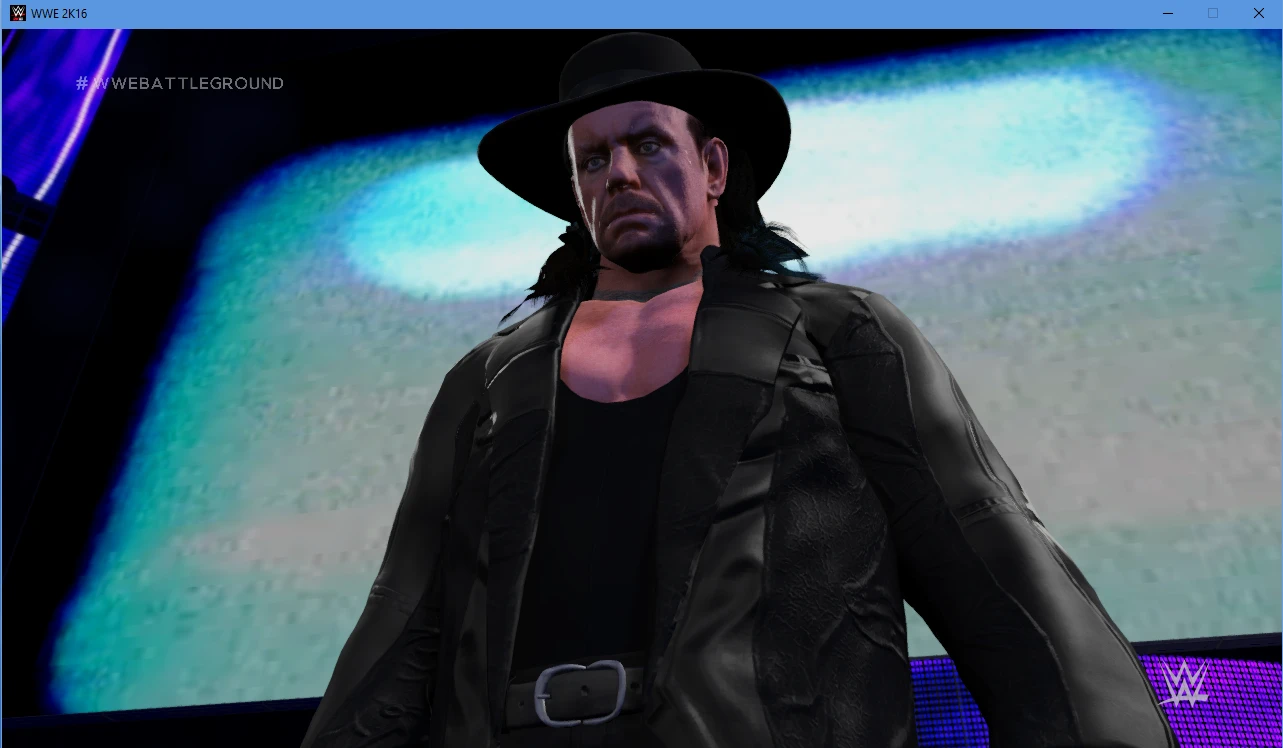The image size is (1283, 748).
Task: Maximize the WWE 2K16 window
Action: pos(1213,13)
